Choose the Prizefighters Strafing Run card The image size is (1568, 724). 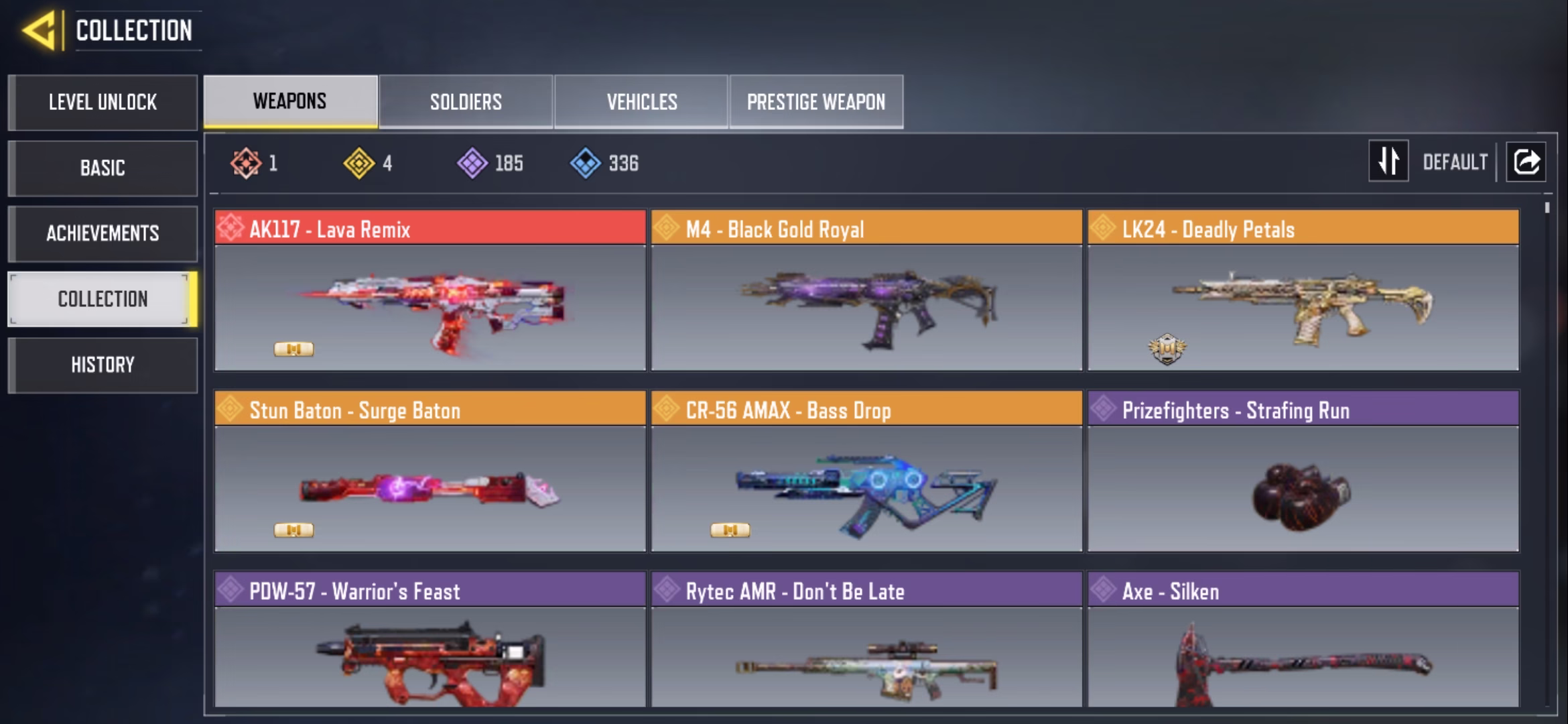click(1303, 472)
